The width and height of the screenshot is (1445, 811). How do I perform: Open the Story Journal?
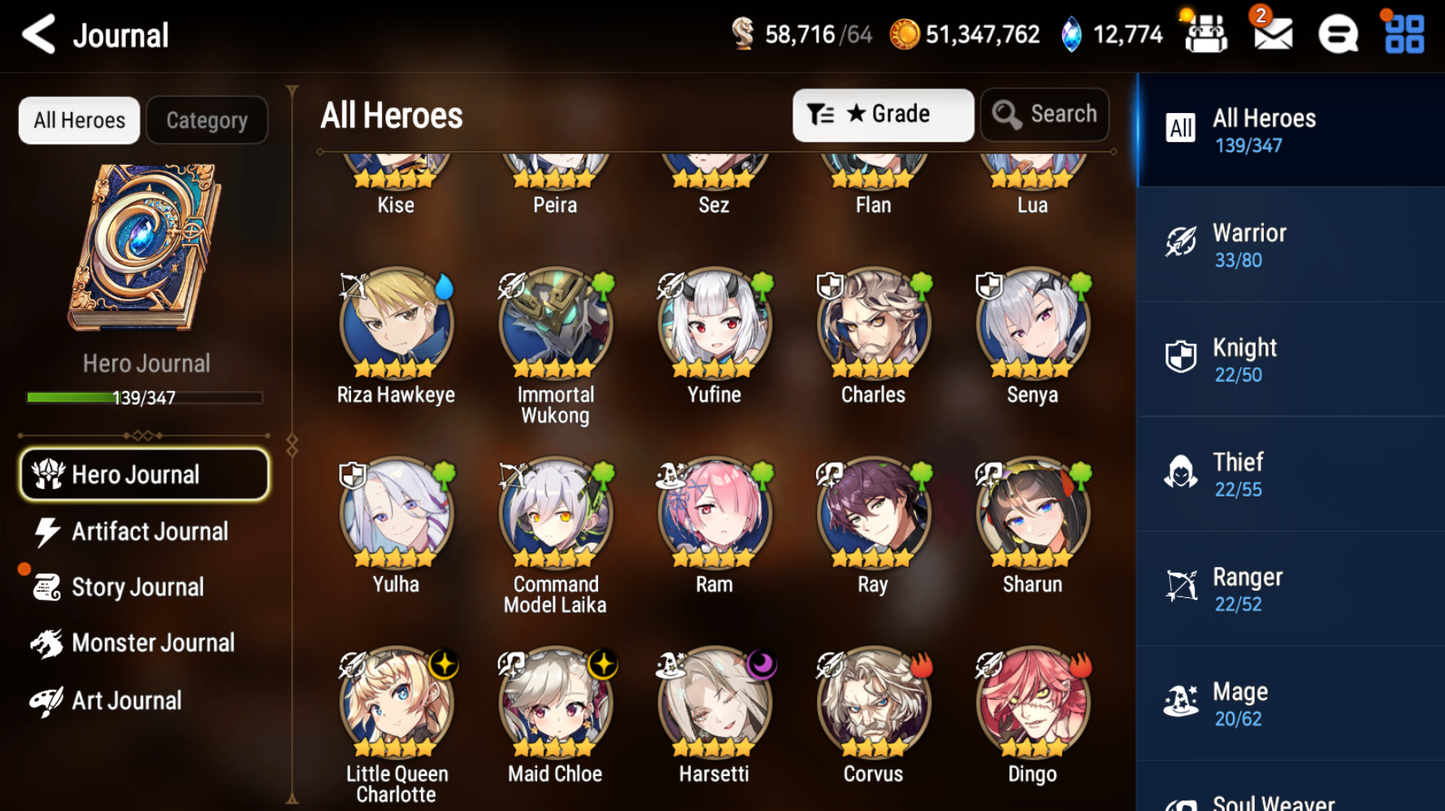pyautogui.click(x=136, y=587)
